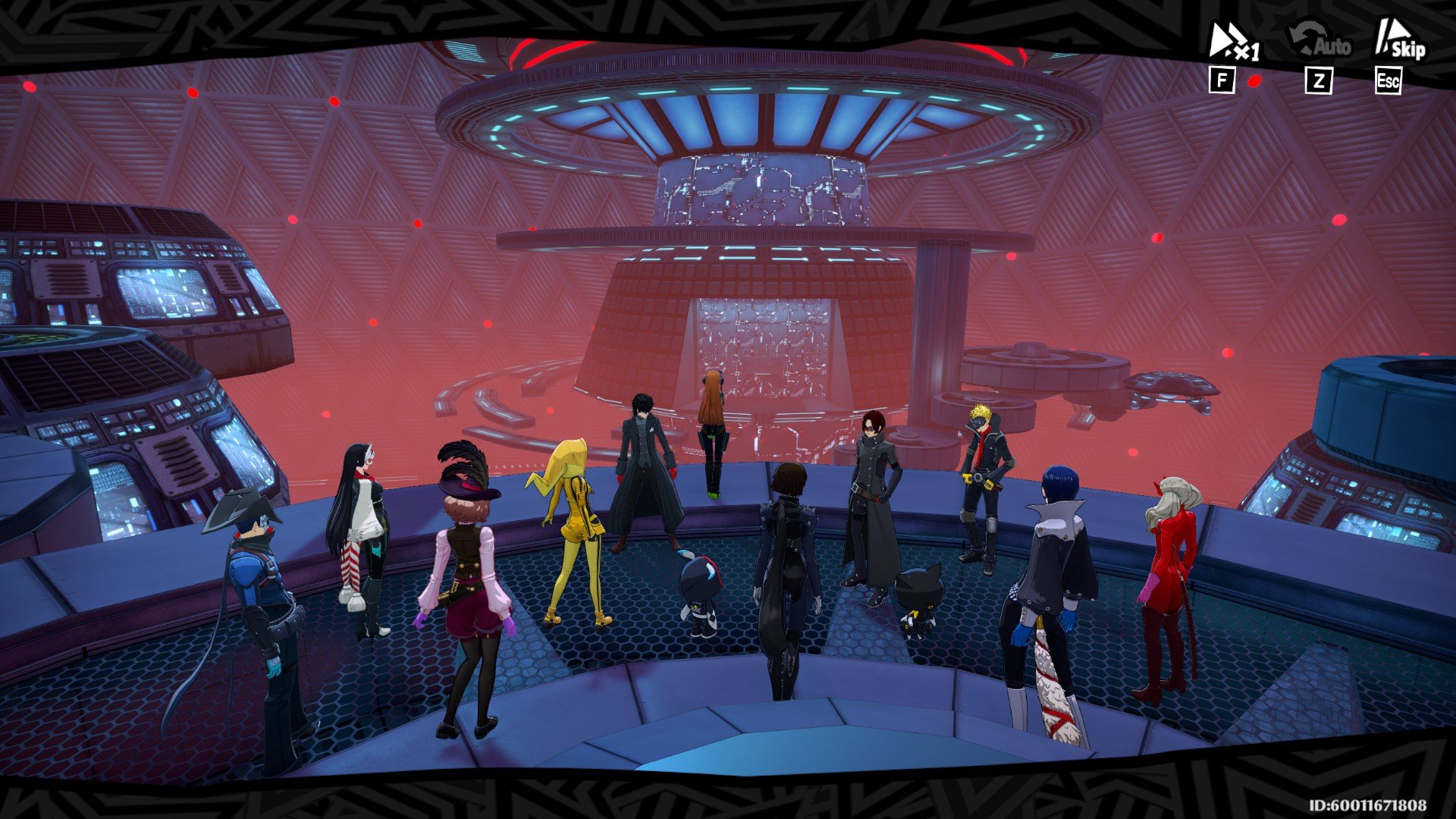Viewport: 1456px width, 819px height.
Task: Skip the cutscene
Action: [x=1399, y=42]
